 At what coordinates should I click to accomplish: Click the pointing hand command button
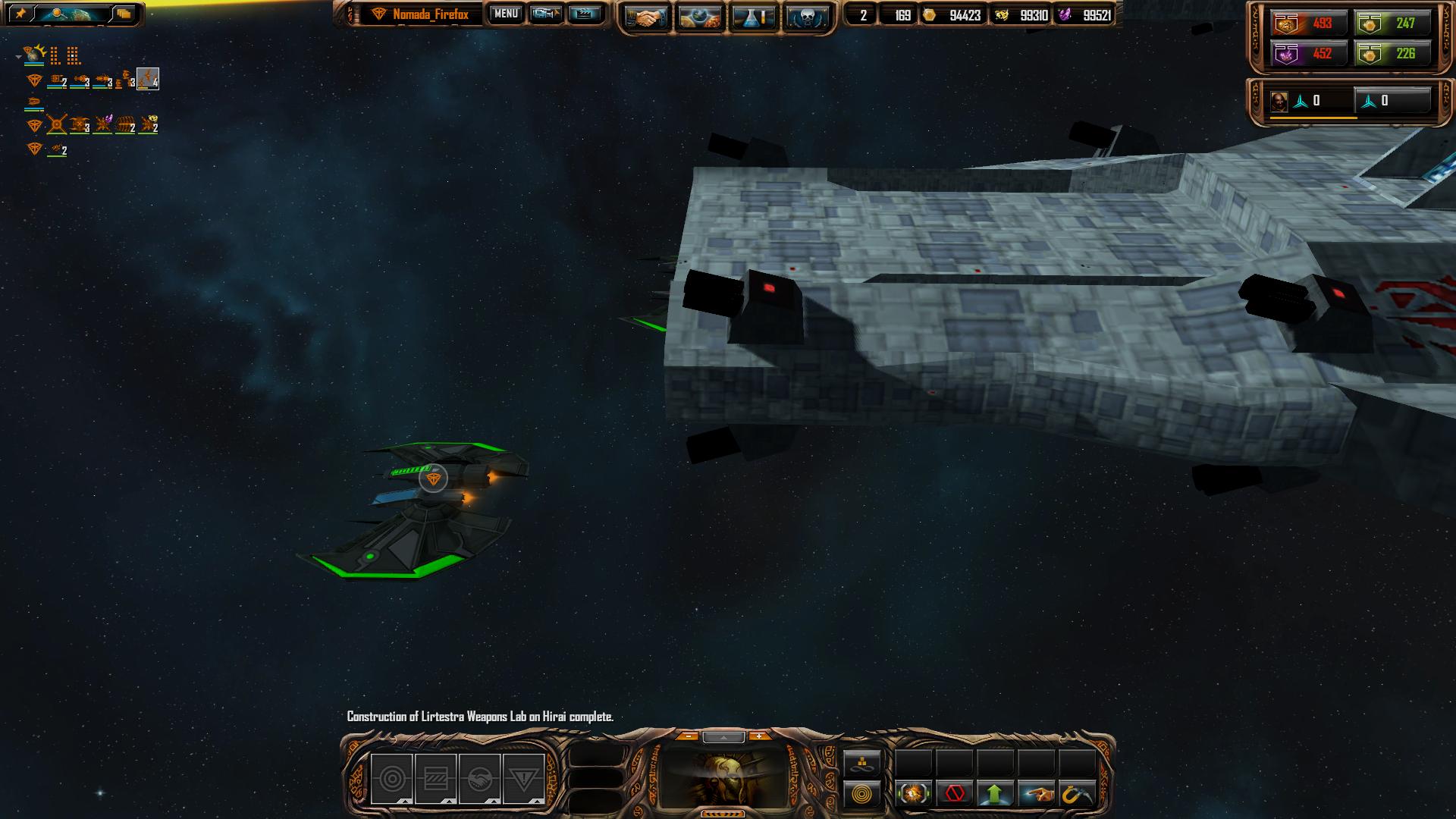coord(1036,794)
